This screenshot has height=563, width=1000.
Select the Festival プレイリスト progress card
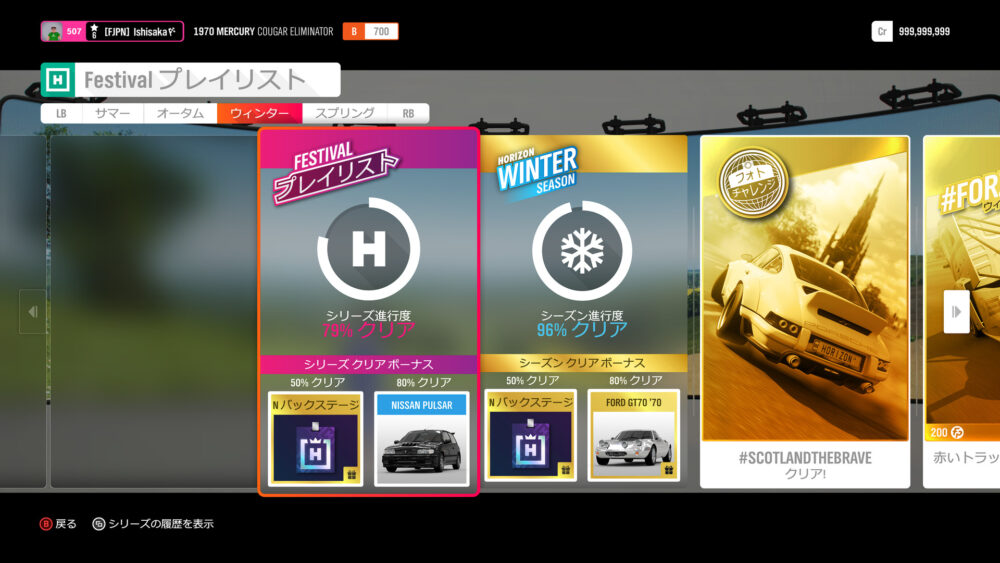pos(368,250)
